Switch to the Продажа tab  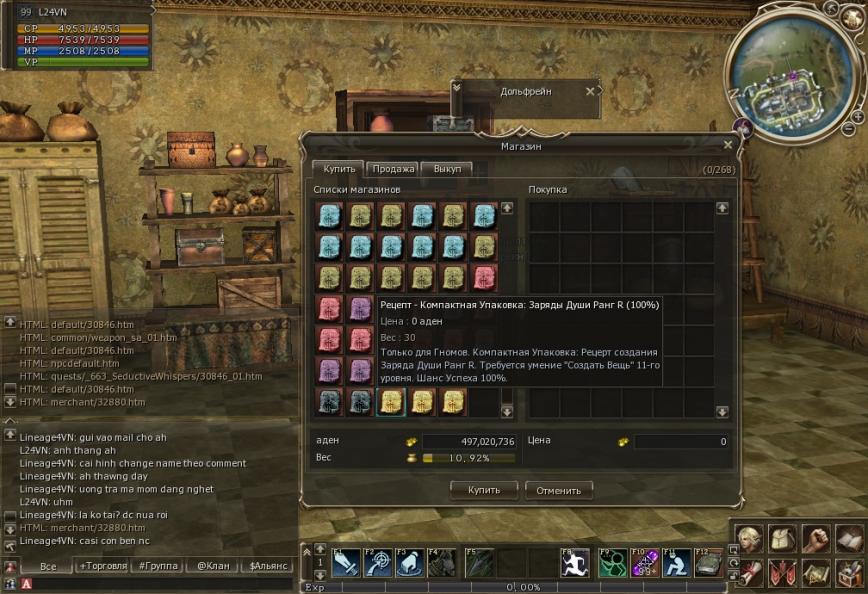pyautogui.click(x=392, y=169)
